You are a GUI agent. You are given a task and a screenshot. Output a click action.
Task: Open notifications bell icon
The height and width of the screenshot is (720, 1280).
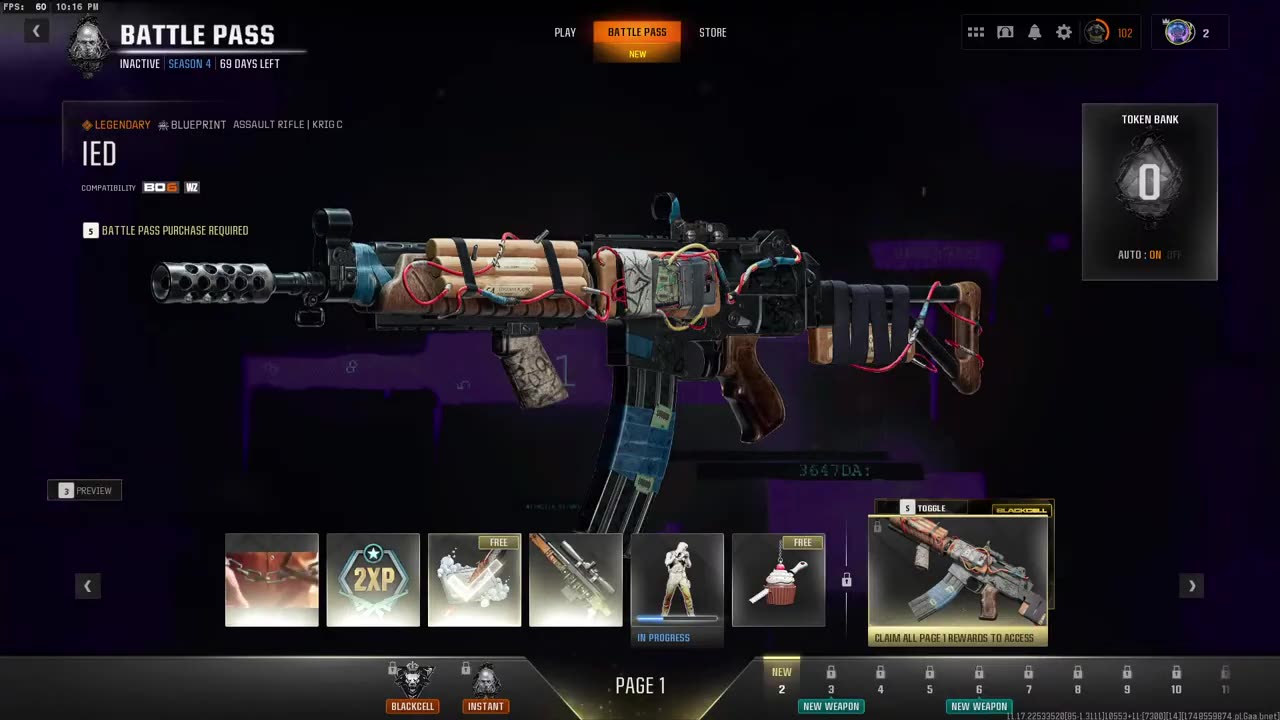click(1035, 32)
